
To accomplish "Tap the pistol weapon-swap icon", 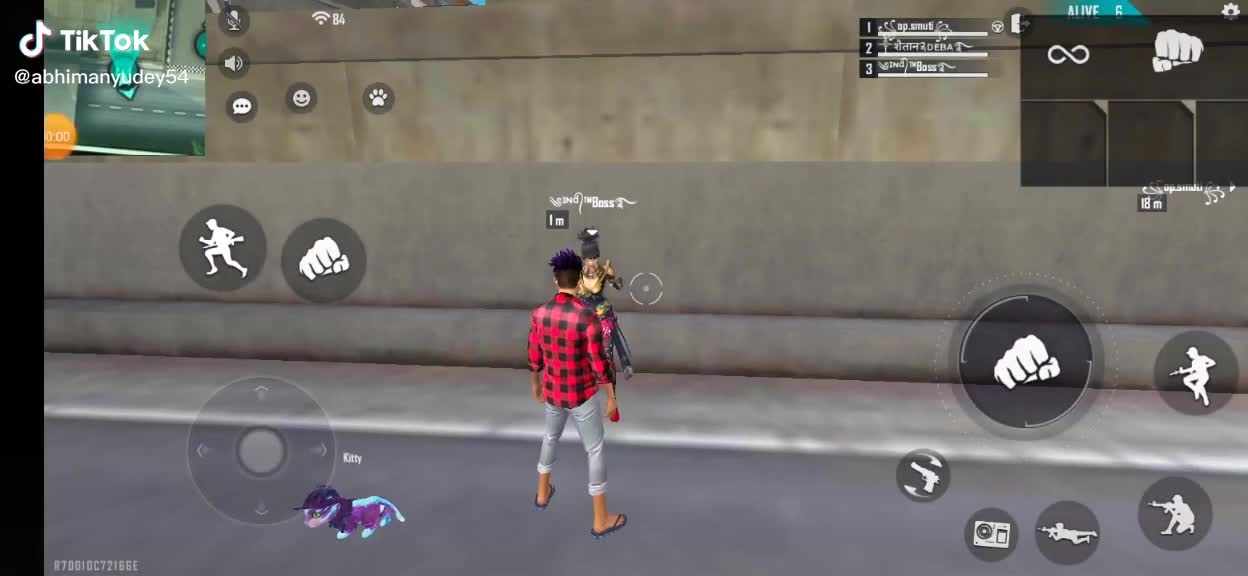I will point(922,476).
